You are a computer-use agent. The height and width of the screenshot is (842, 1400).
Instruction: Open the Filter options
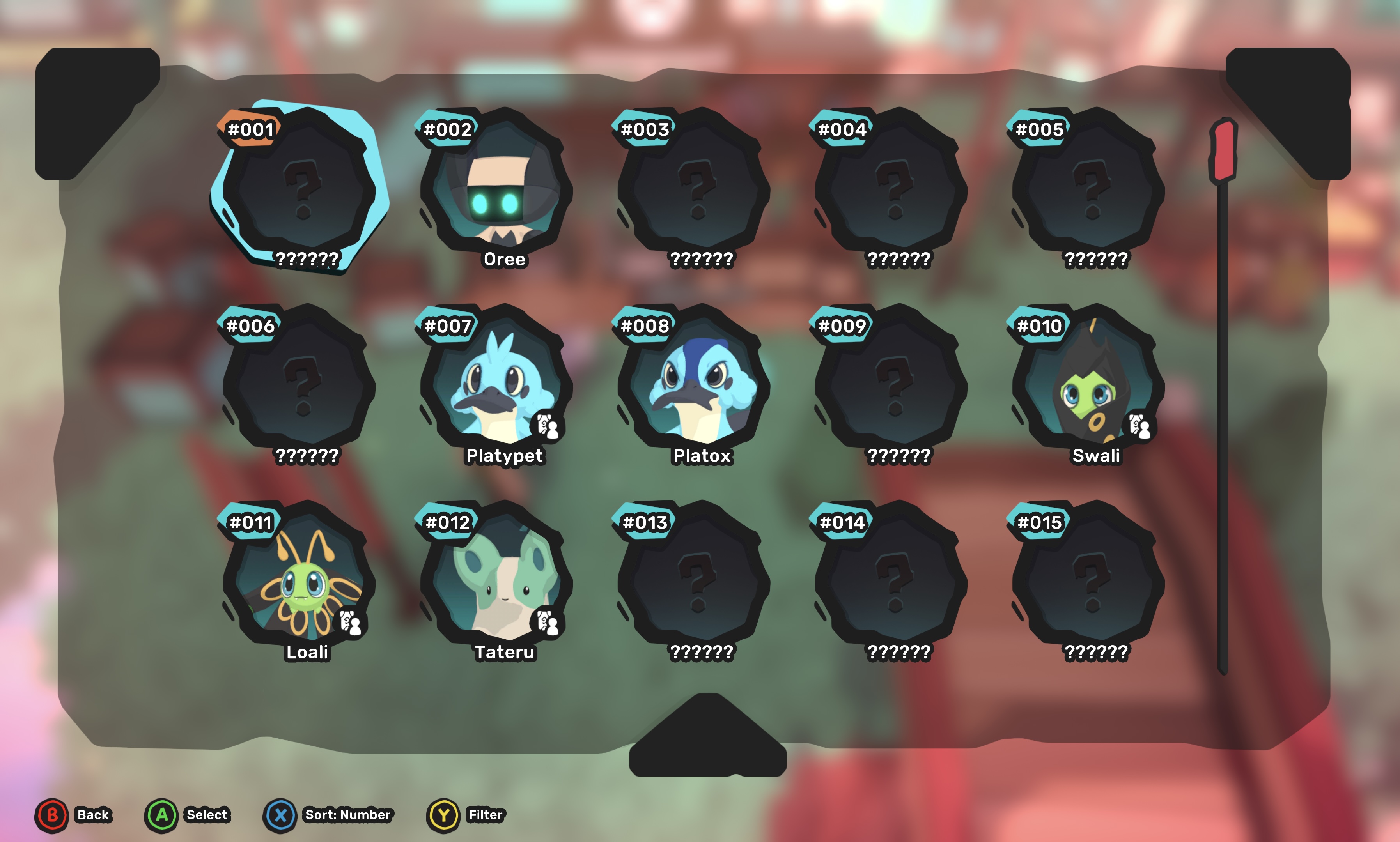point(485,815)
